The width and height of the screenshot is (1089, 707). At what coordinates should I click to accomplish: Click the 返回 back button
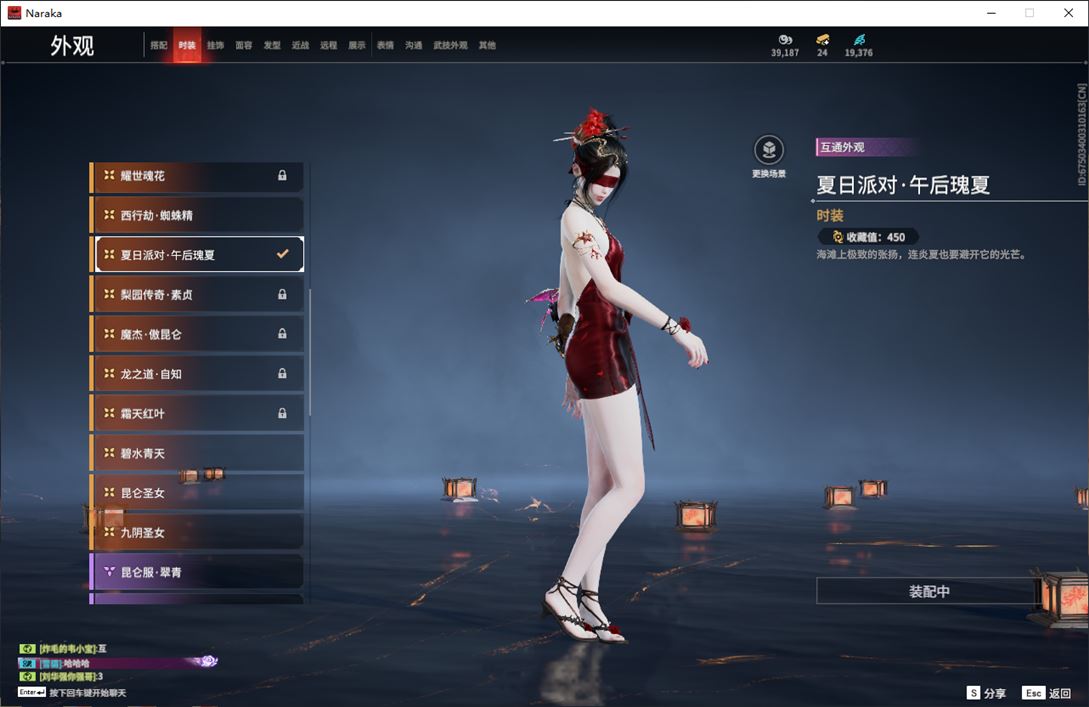click(1047, 693)
